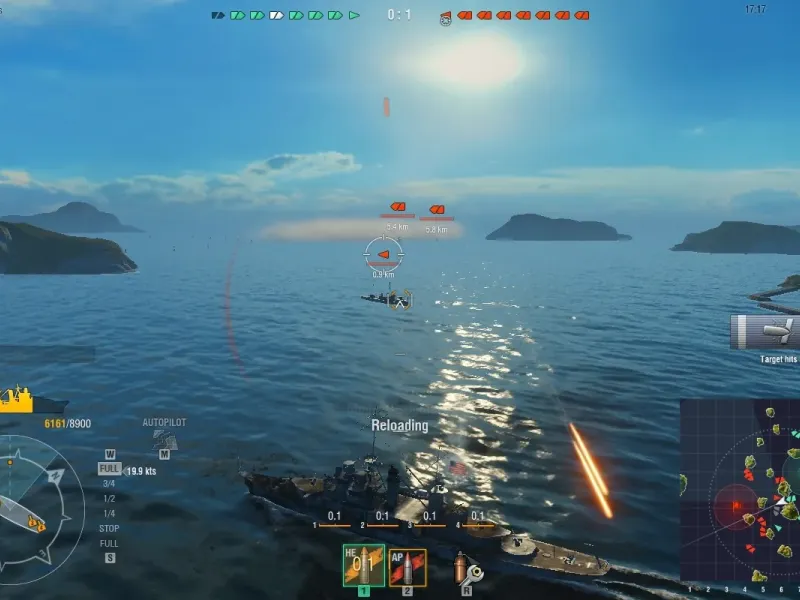Open the tactical minimap
This screenshot has width=800, height=600.
point(740,490)
